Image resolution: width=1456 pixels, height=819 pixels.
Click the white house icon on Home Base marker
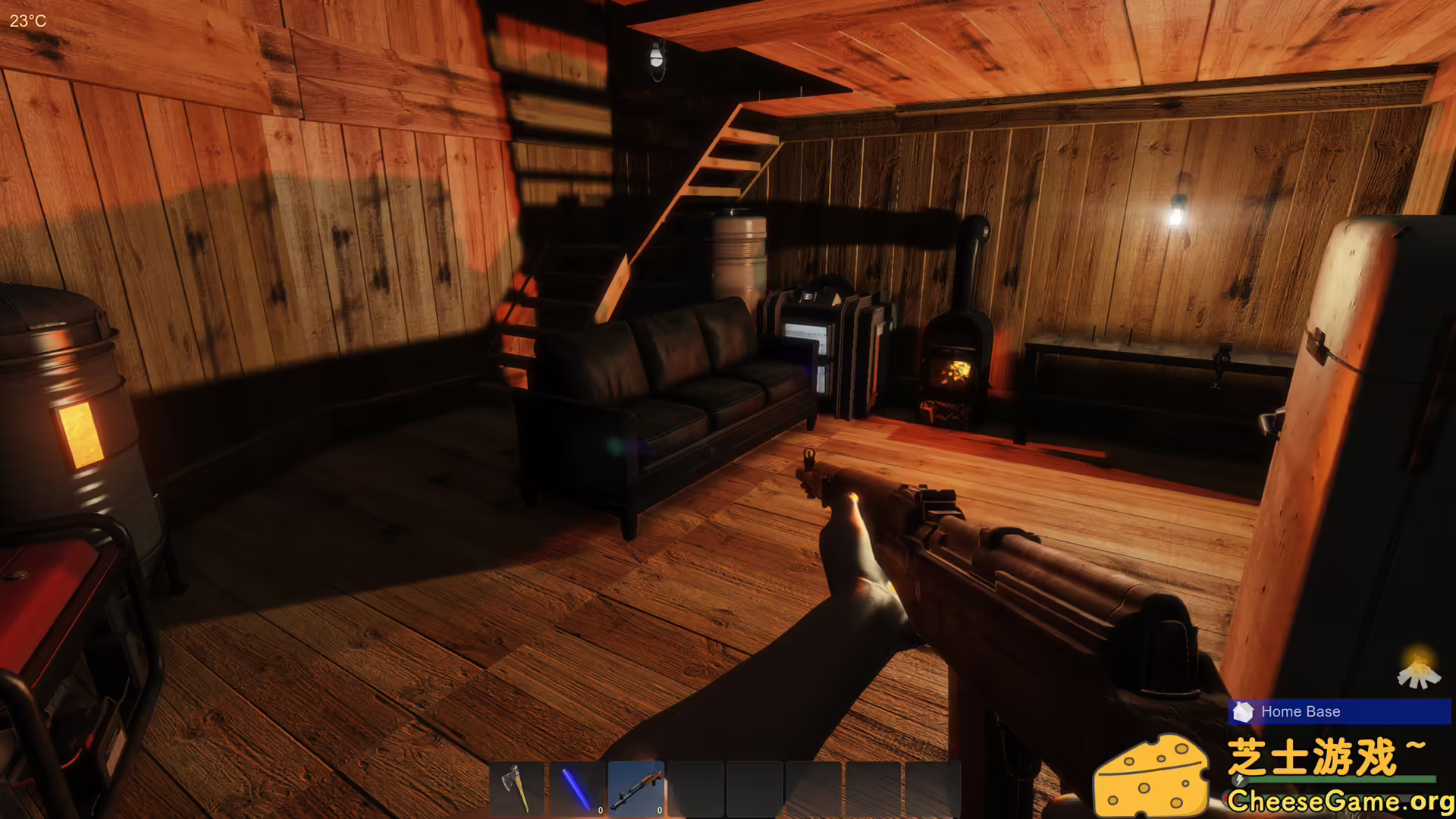pos(1244,712)
